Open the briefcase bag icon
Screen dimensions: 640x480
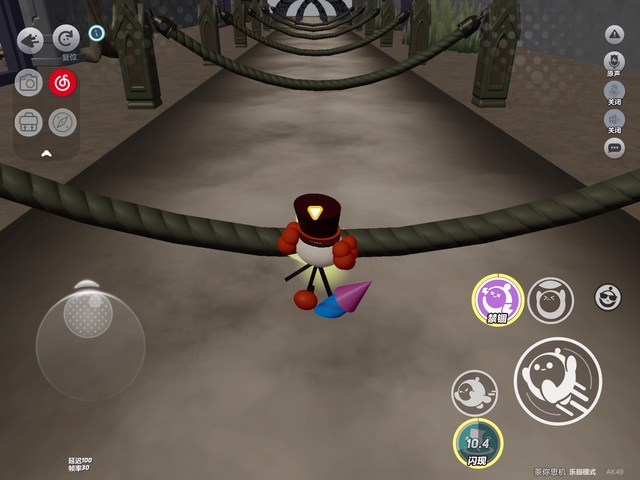(x=28, y=122)
